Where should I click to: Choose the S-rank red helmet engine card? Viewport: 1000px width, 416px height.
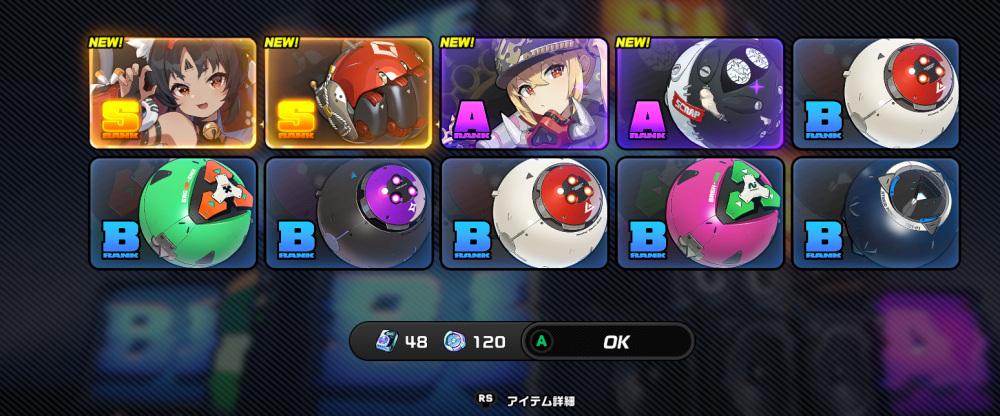click(348, 94)
